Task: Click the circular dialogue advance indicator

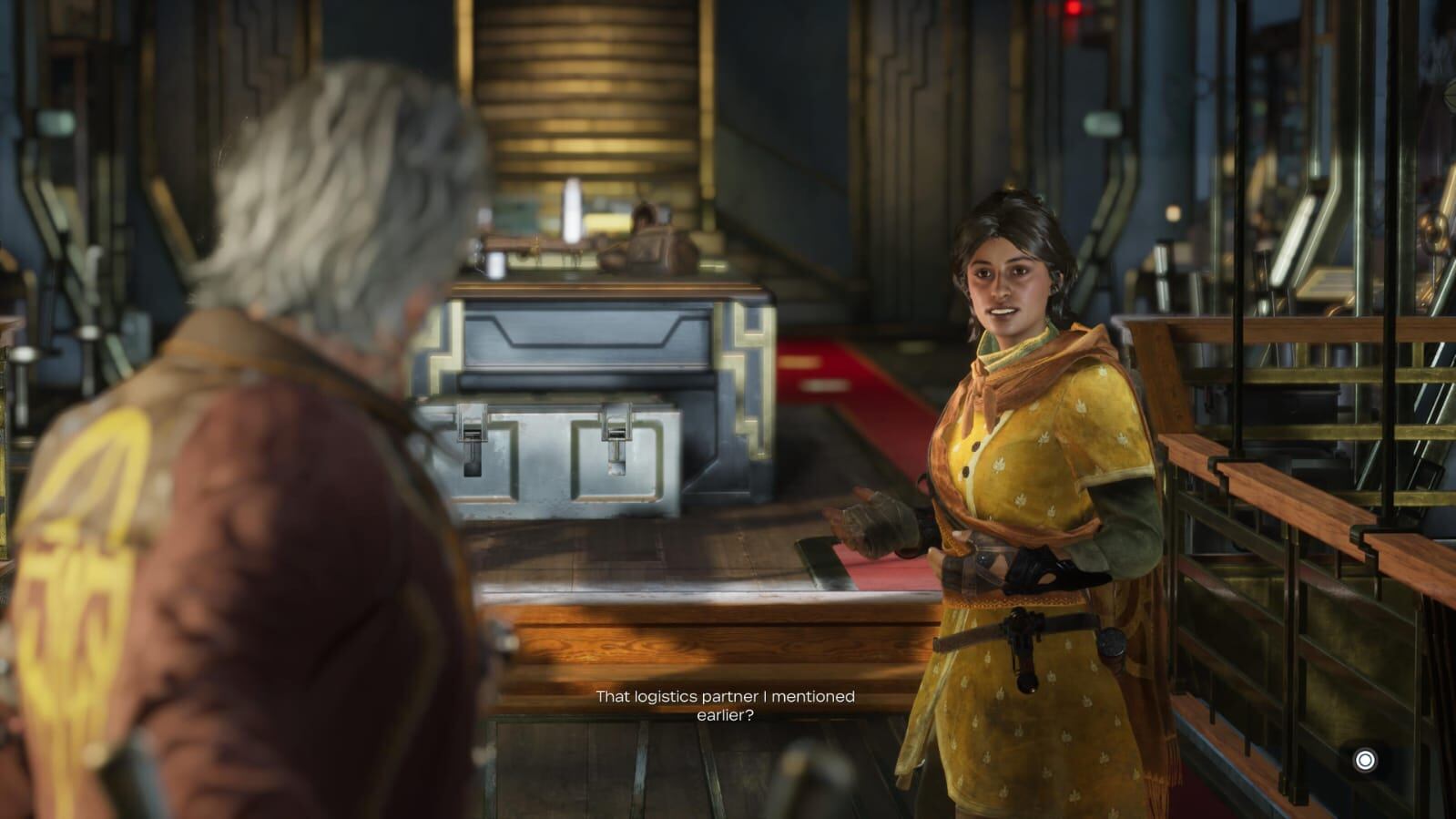Action: click(1364, 760)
